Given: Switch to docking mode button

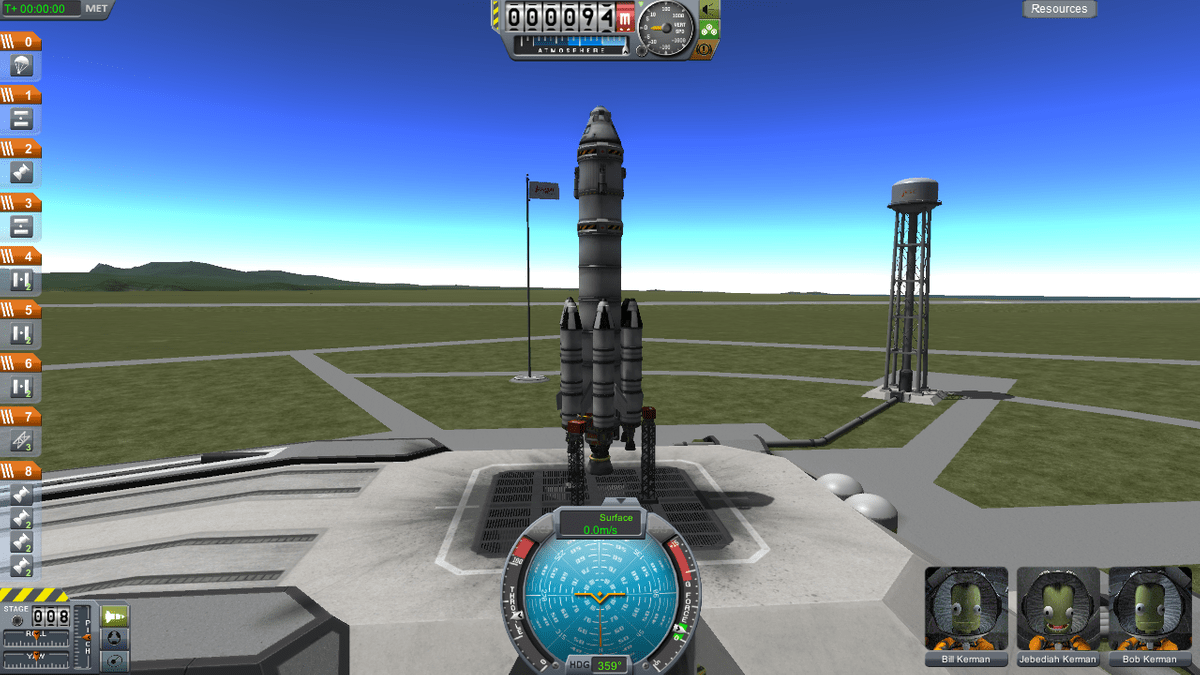Looking at the screenshot, I should [x=116, y=638].
